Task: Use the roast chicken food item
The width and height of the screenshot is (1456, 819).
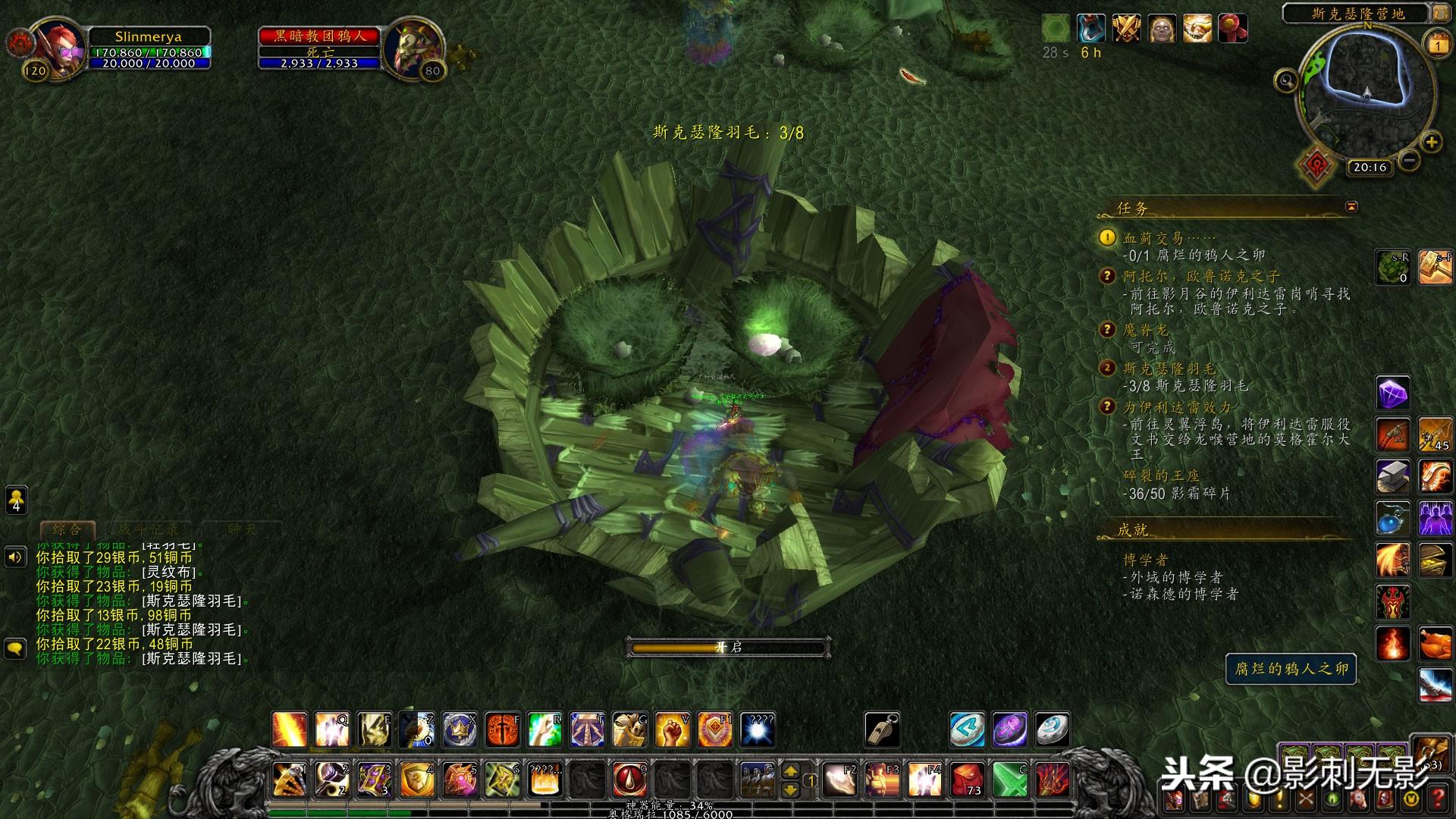Action: pyautogui.click(x=1435, y=645)
